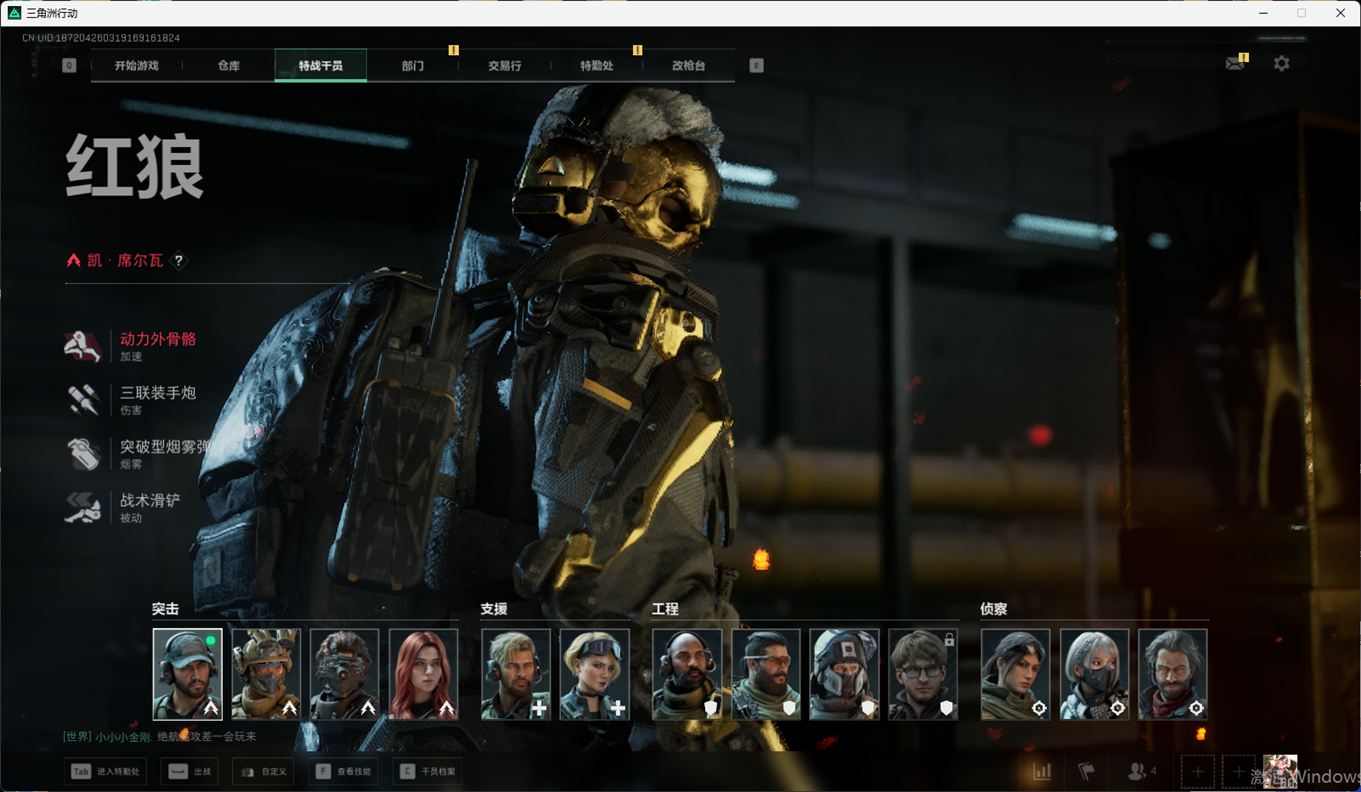Choose the blonde support operator with goggles
This screenshot has width=1361, height=792.
pyautogui.click(x=594, y=674)
